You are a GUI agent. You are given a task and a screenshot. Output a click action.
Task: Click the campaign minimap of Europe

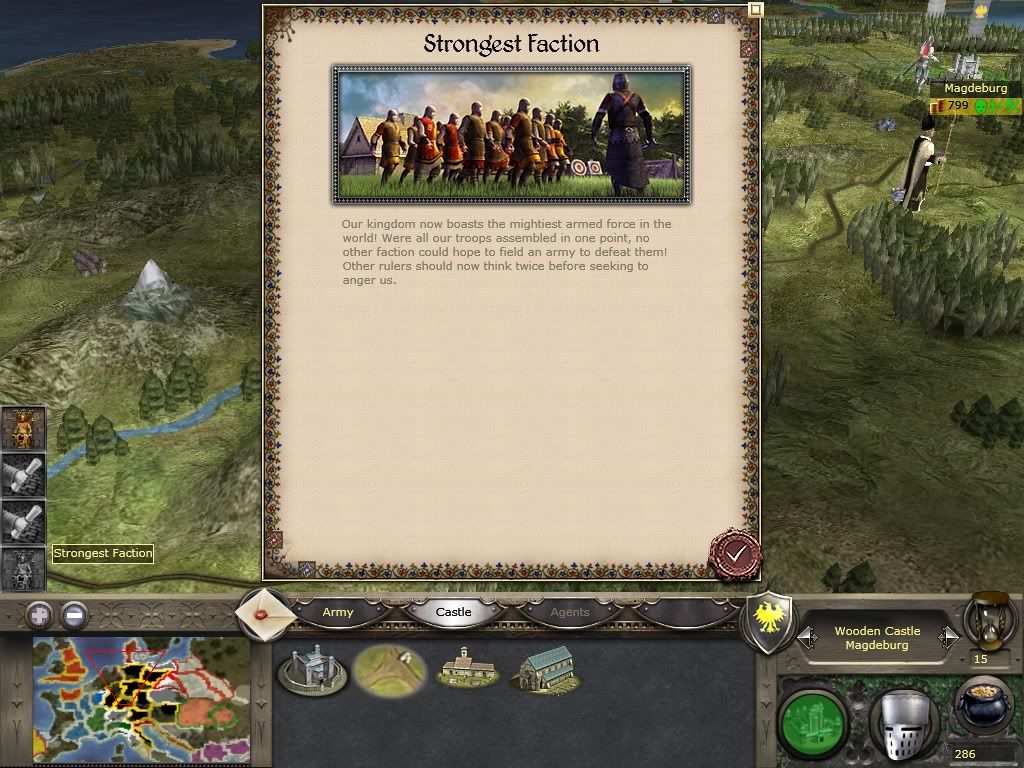[x=141, y=699]
